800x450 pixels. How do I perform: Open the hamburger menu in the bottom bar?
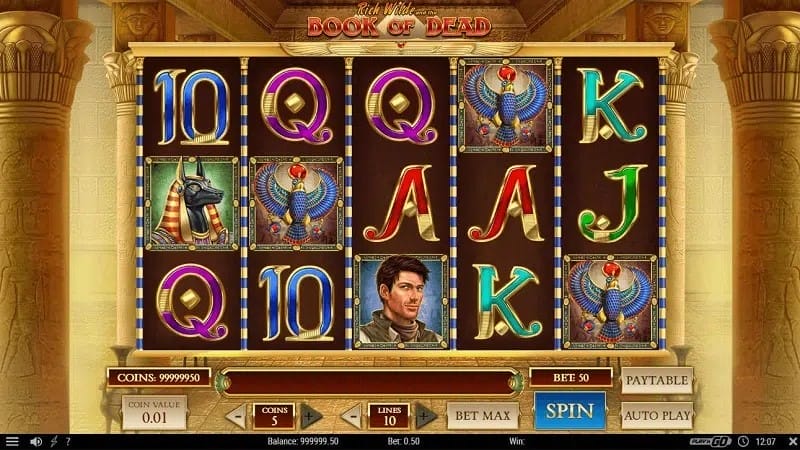point(12,441)
